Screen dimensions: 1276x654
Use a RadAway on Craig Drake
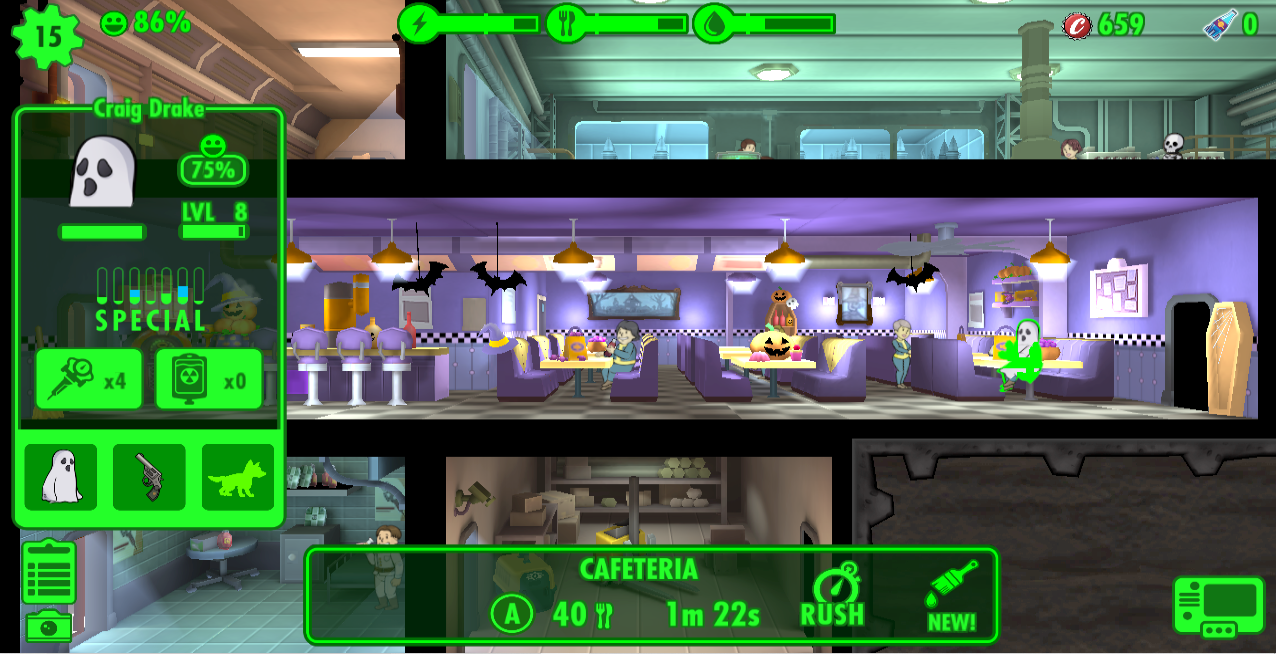click(x=209, y=379)
